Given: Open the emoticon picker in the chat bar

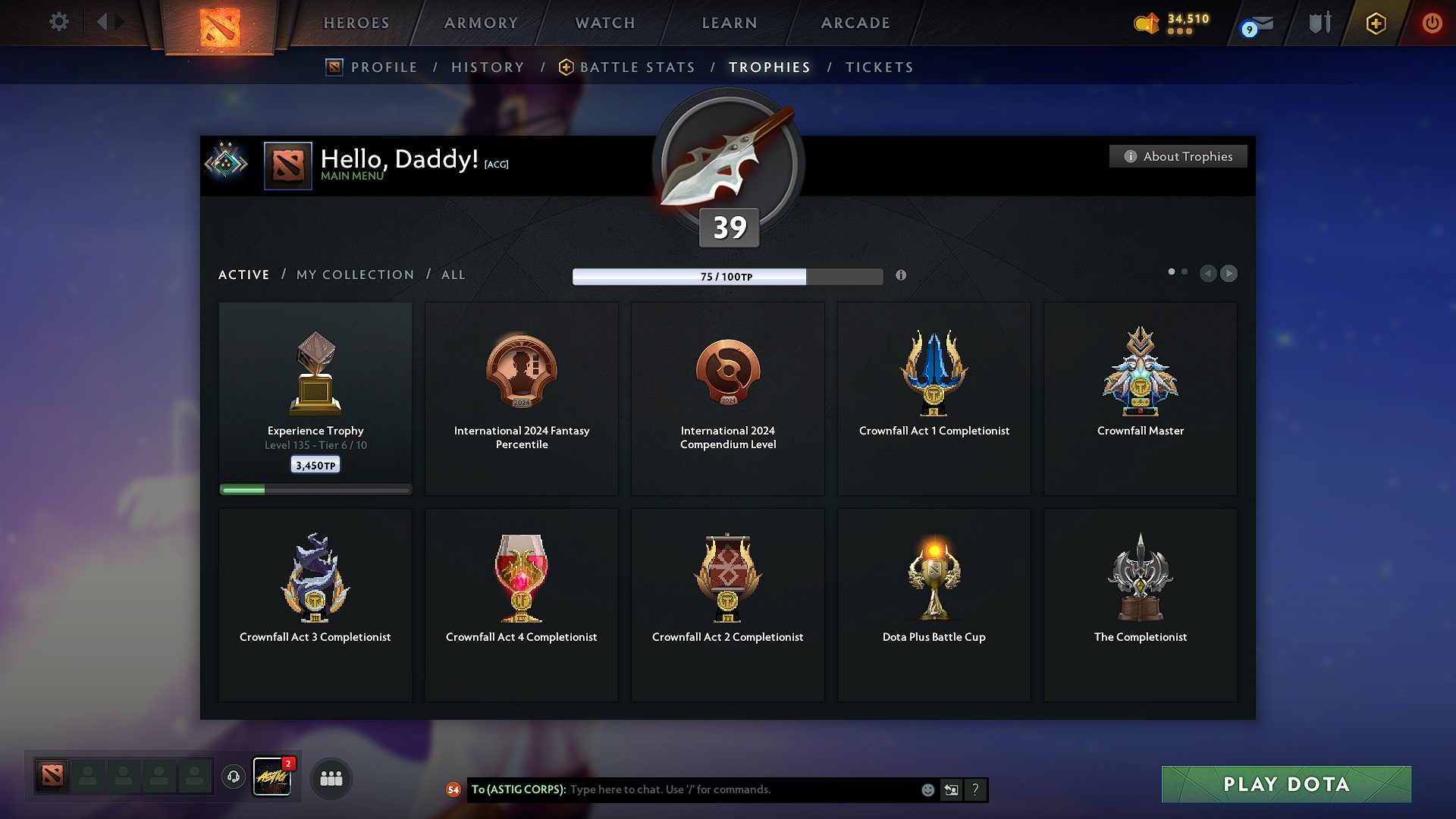Looking at the screenshot, I should coord(927,789).
